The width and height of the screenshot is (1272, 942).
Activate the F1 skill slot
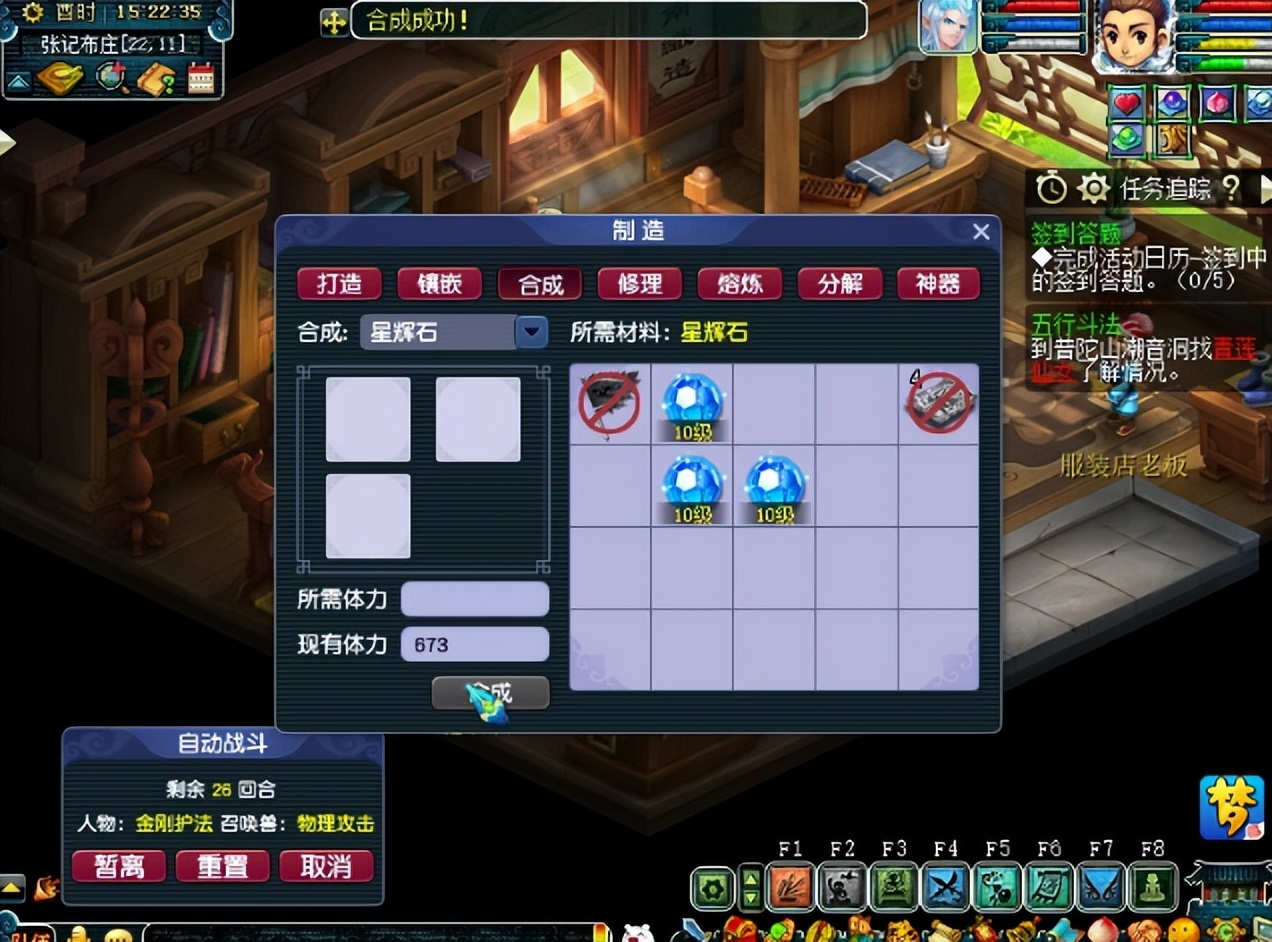tap(790, 887)
